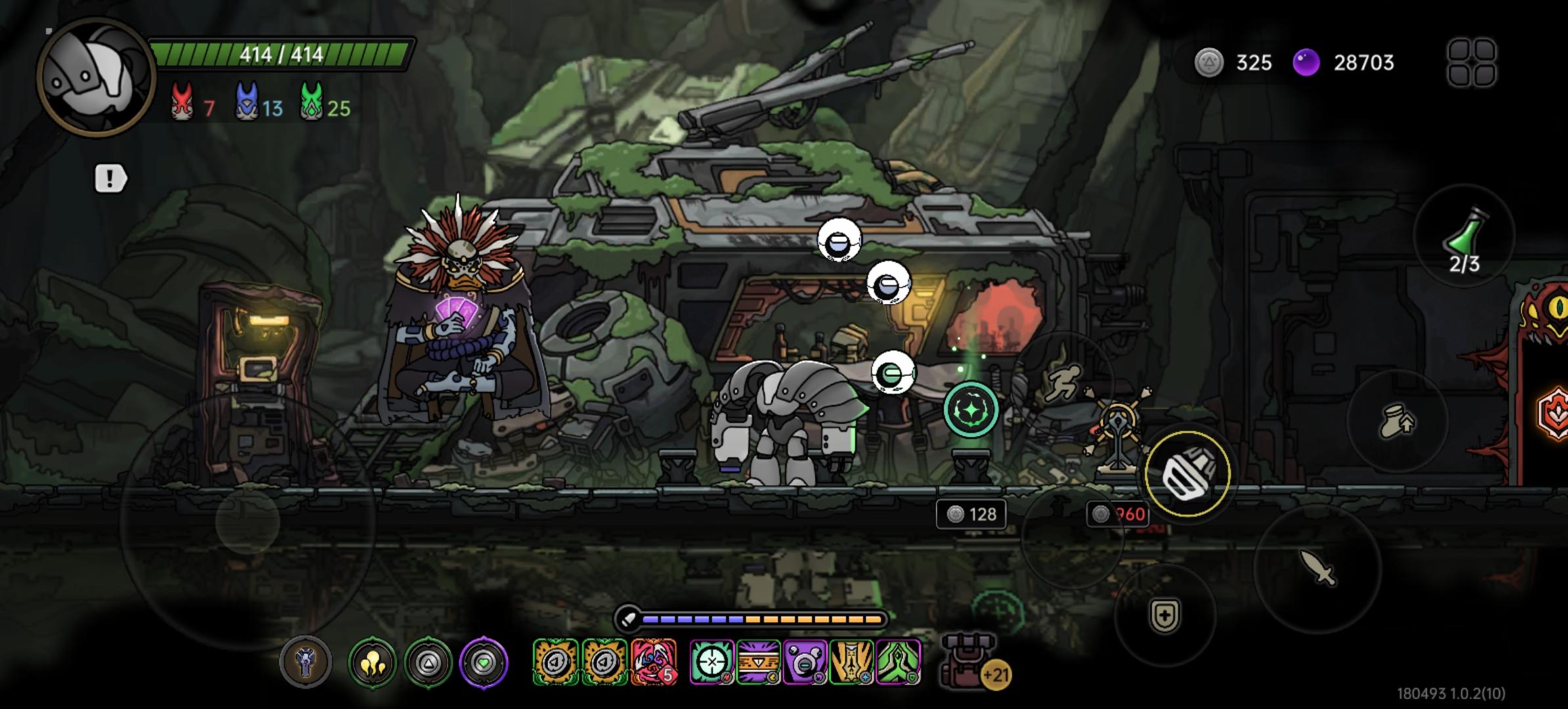Select the green praying hands relic

click(x=898, y=662)
